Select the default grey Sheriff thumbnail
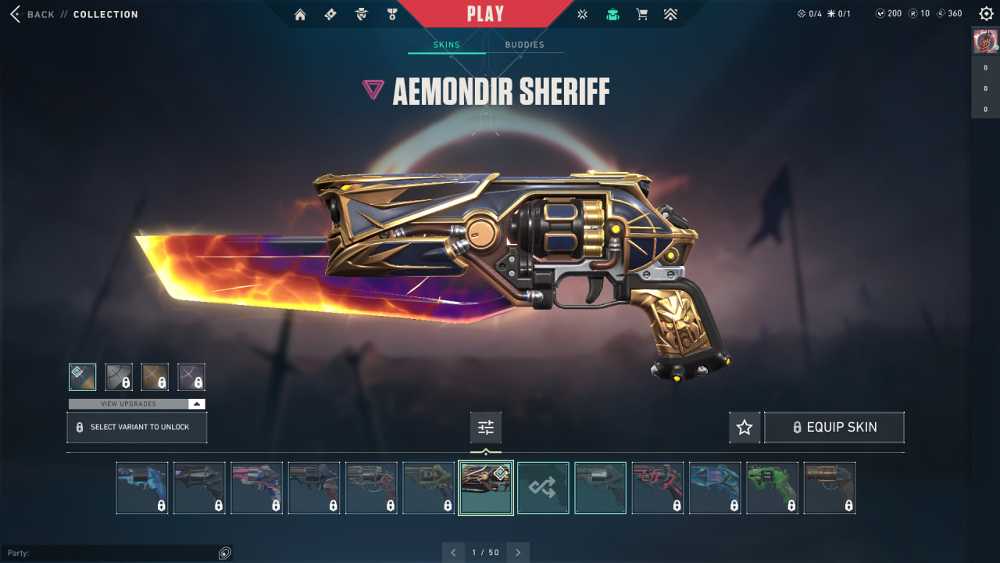Screen dimensions: 1000x563 tap(600, 488)
